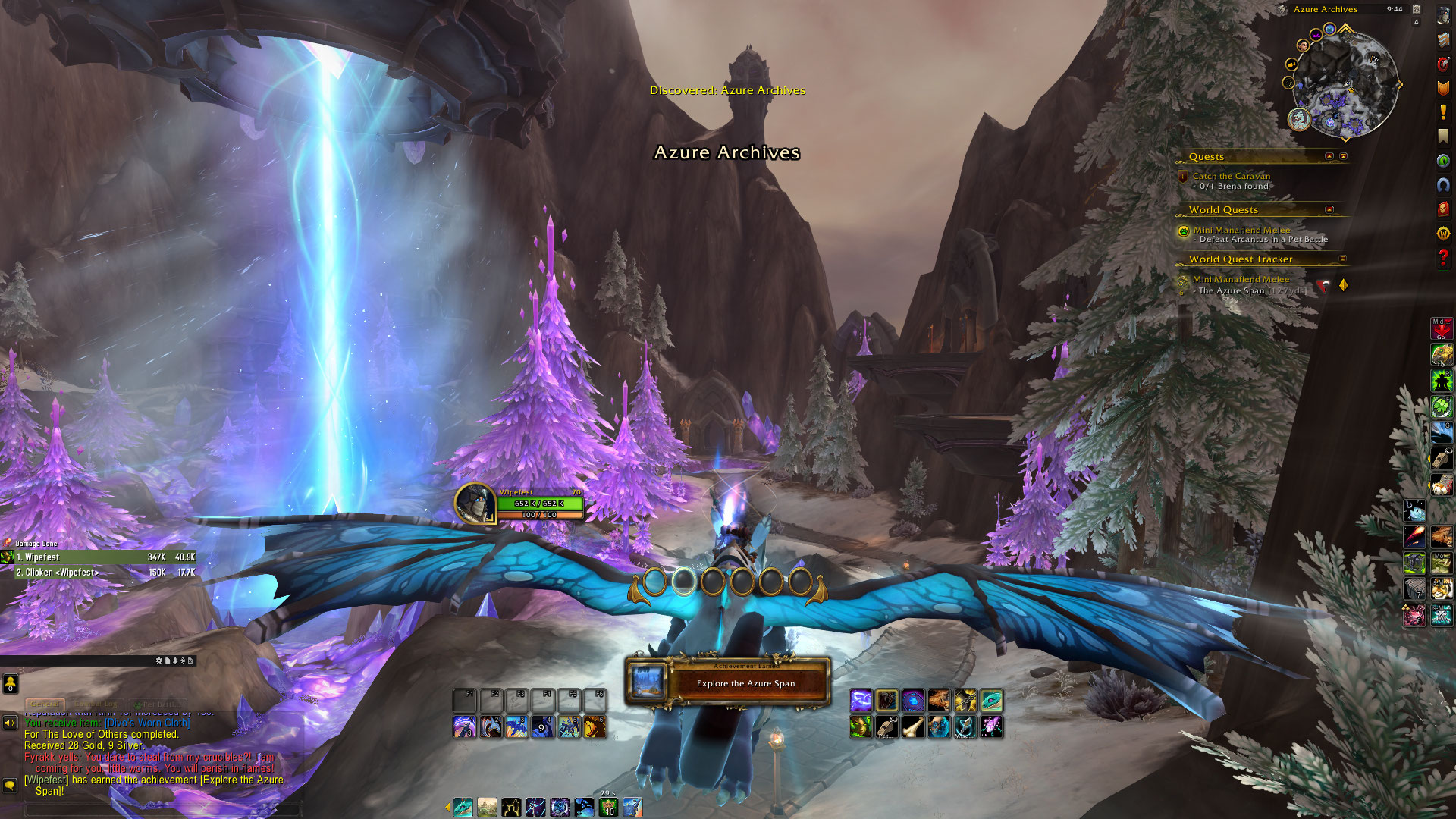Click the Wipefest player portrait frame

click(475, 503)
